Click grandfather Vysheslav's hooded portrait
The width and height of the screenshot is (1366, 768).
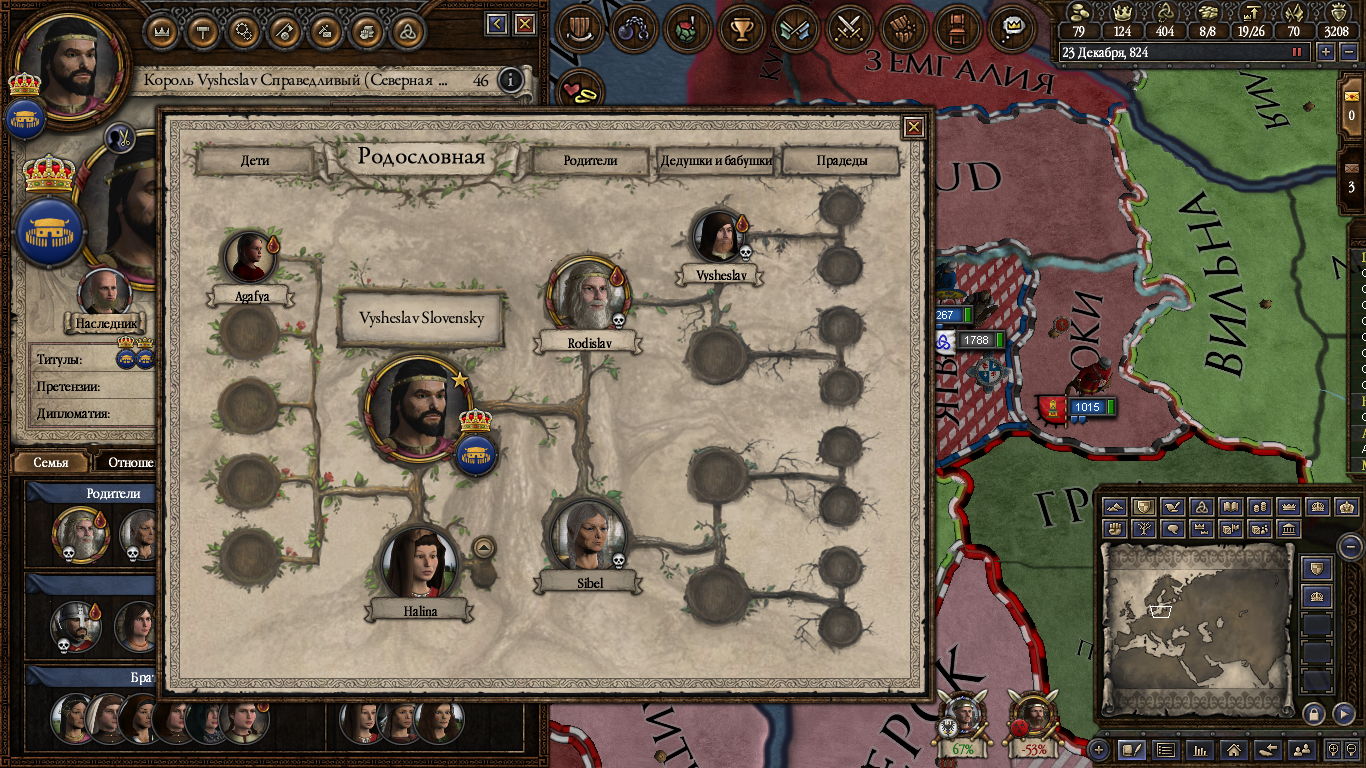pos(717,236)
